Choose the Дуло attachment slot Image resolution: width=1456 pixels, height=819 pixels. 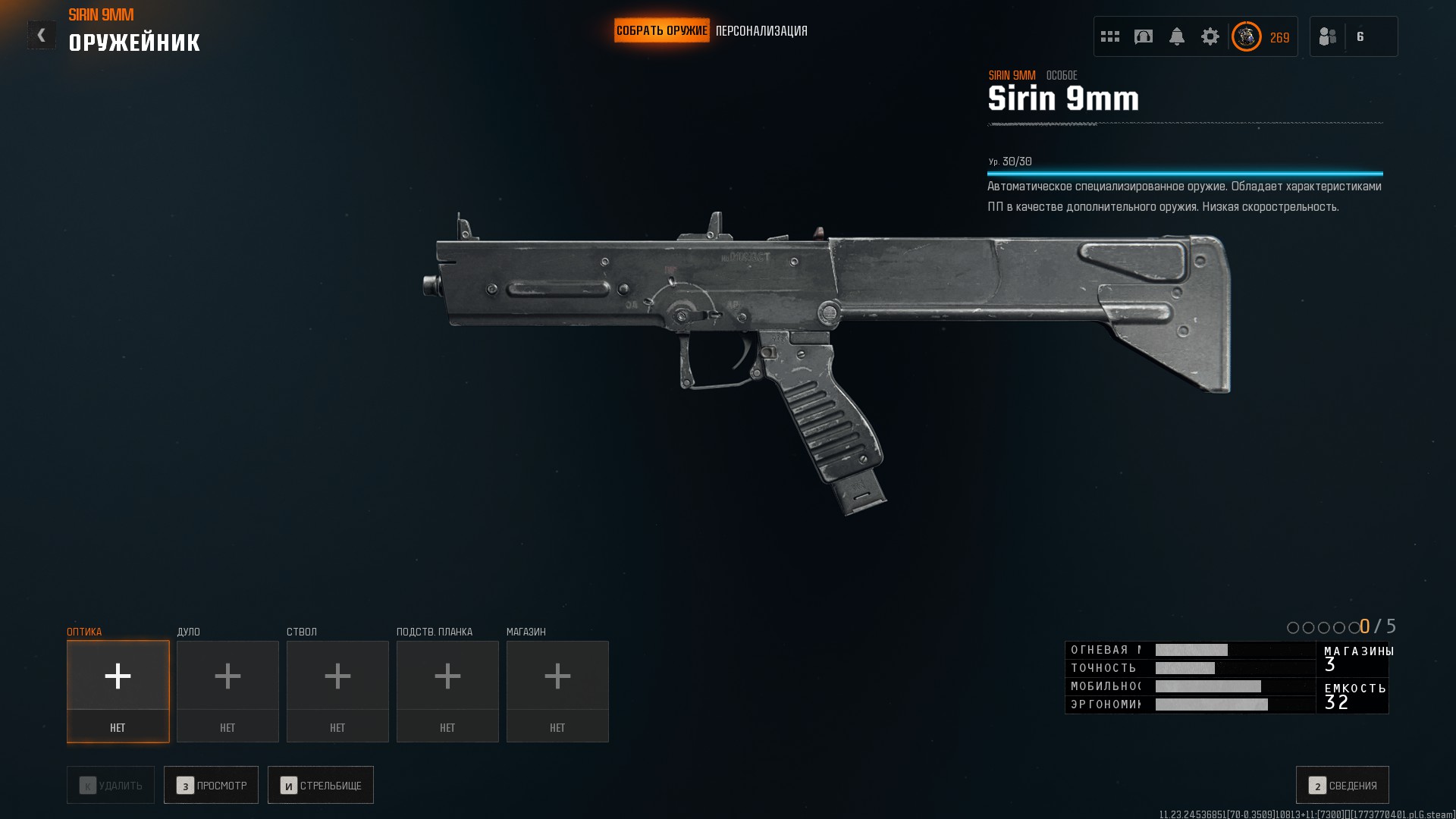click(227, 691)
